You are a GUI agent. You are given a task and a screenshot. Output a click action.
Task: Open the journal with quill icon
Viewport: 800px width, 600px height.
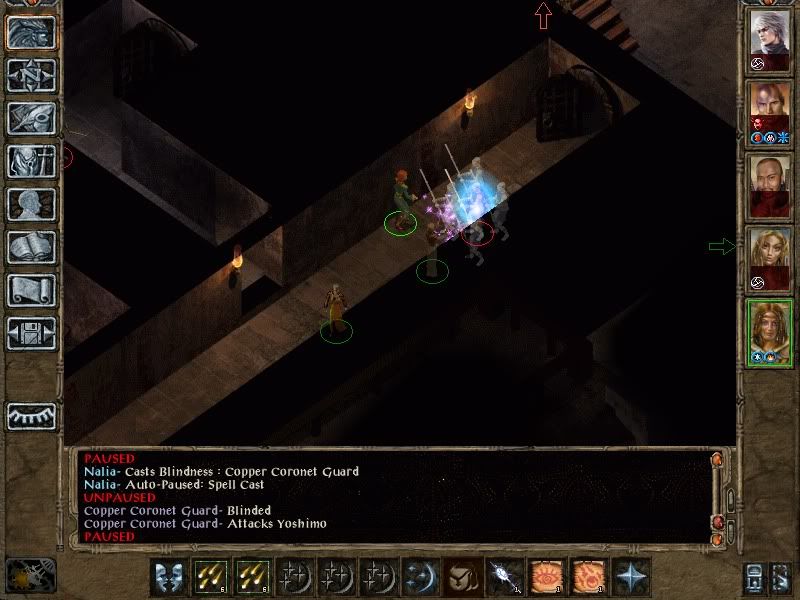[31, 118]
